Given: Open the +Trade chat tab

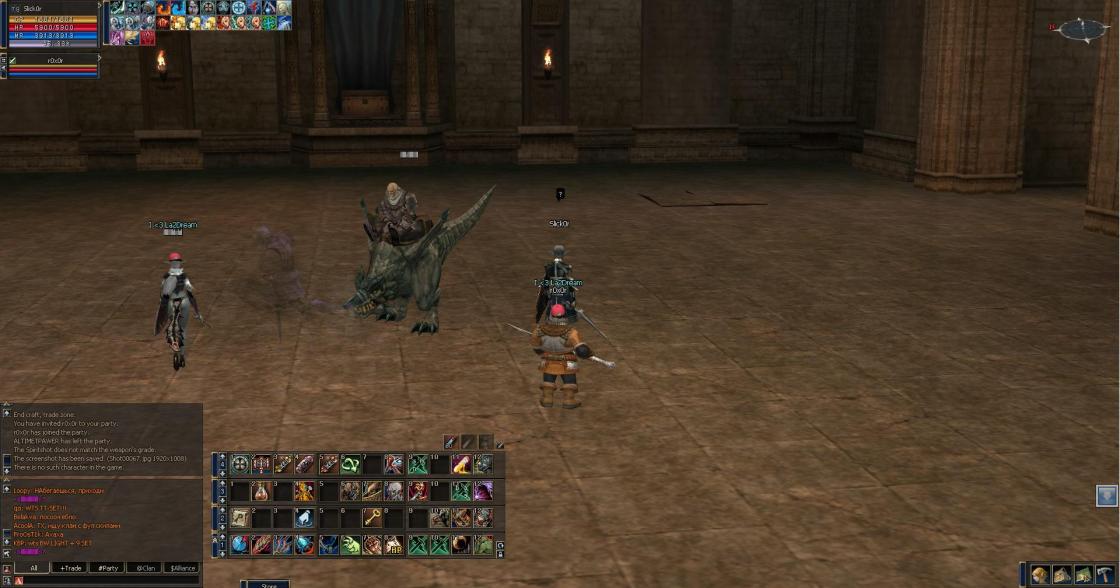Looking at the screenshot, I should point(70,567).
